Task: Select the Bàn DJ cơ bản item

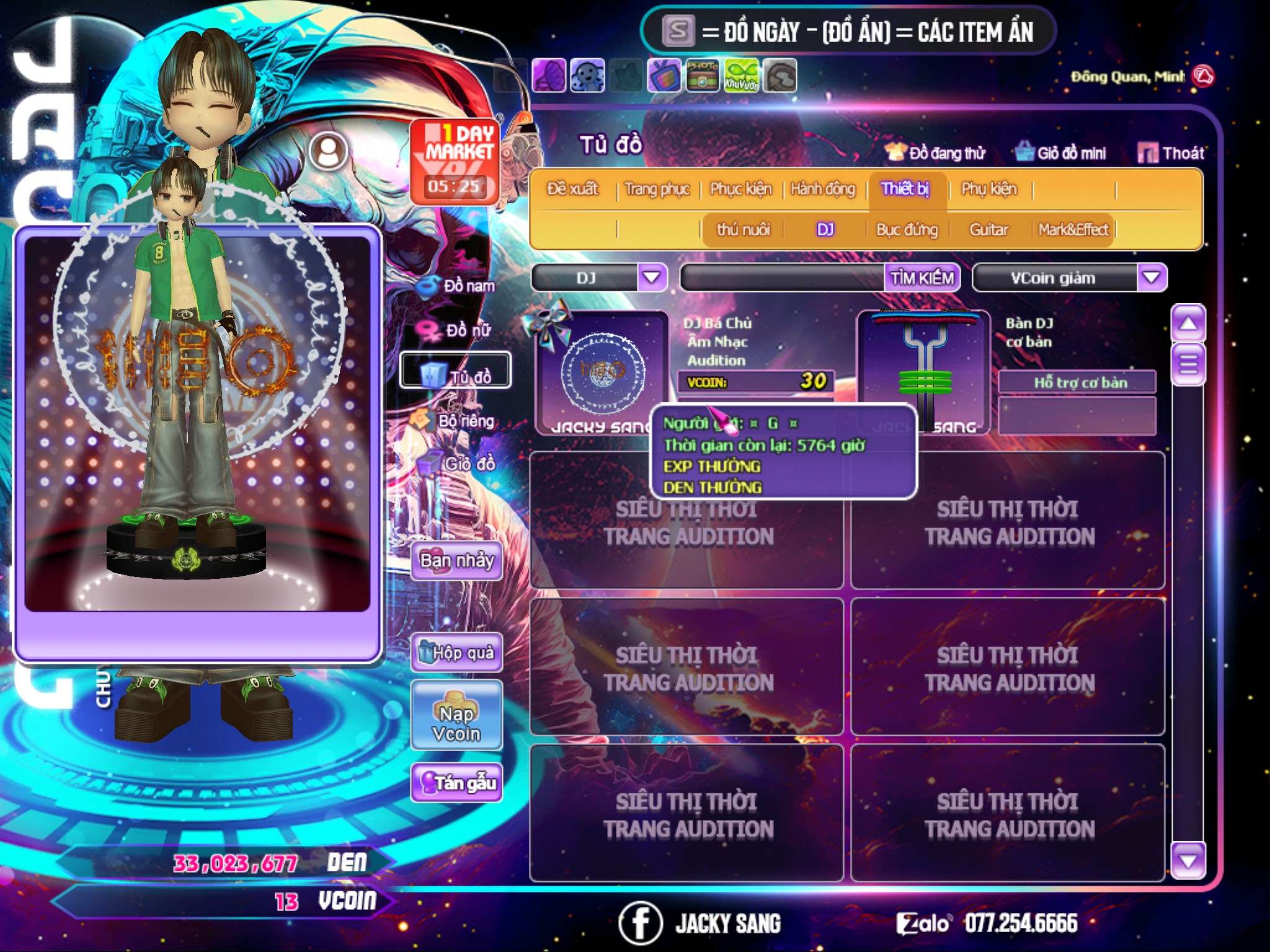Action: (x=923, y=372)
